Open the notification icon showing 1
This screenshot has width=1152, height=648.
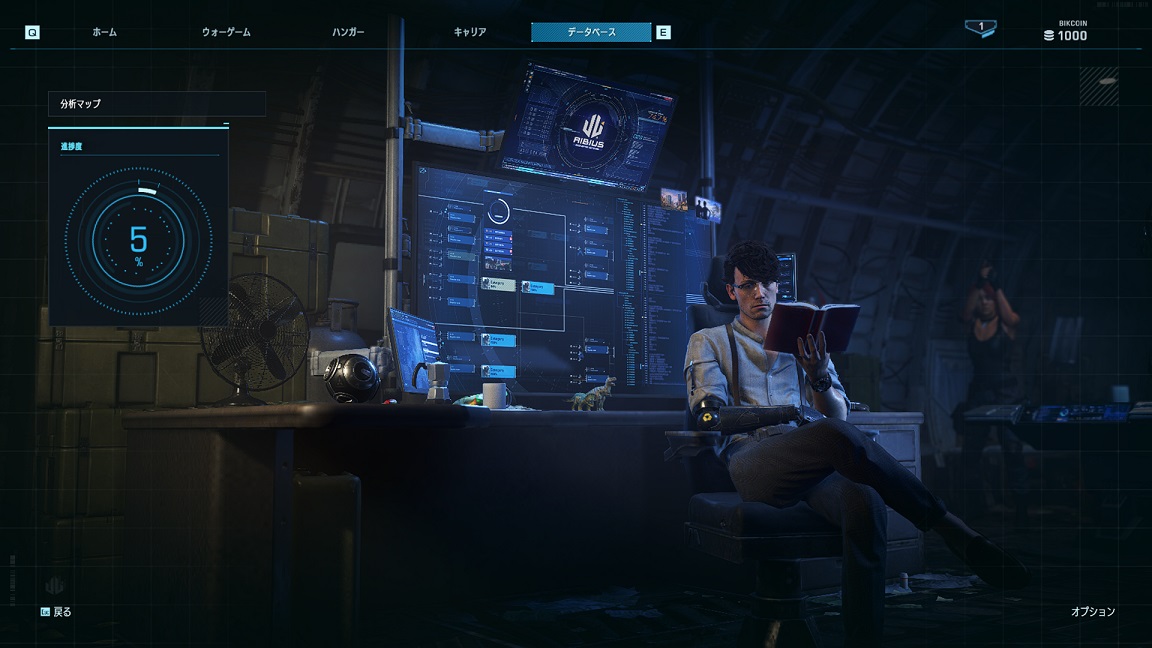980,29
